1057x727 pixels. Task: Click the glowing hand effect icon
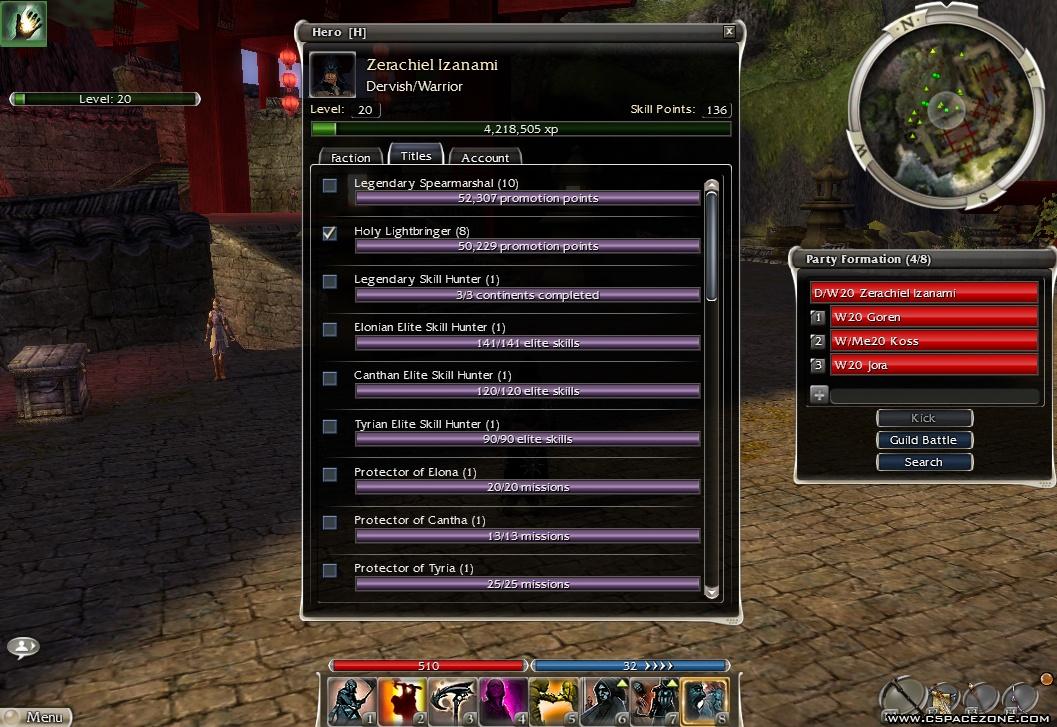24,22
